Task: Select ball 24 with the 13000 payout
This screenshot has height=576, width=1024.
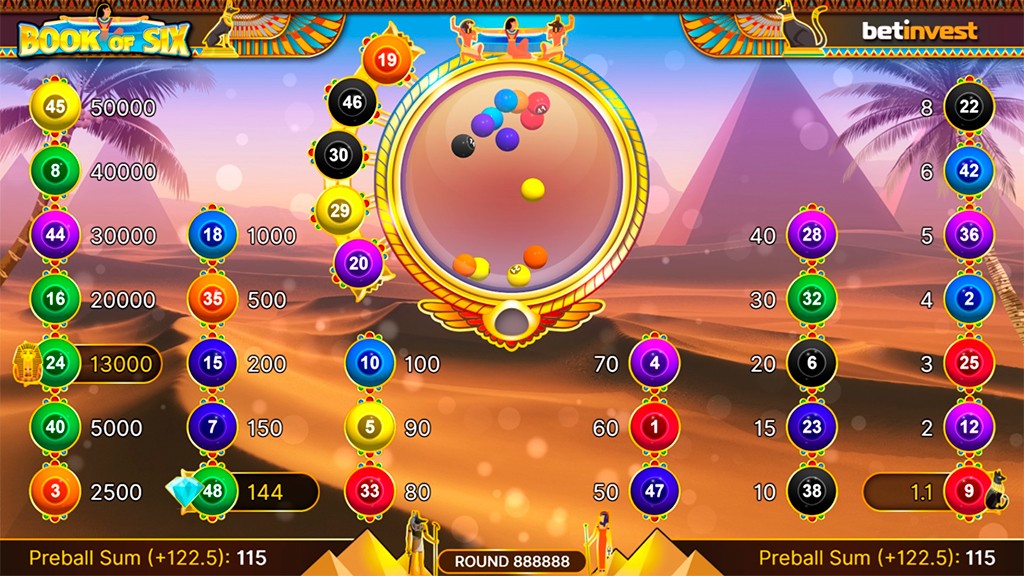Action: coord(55,364)
